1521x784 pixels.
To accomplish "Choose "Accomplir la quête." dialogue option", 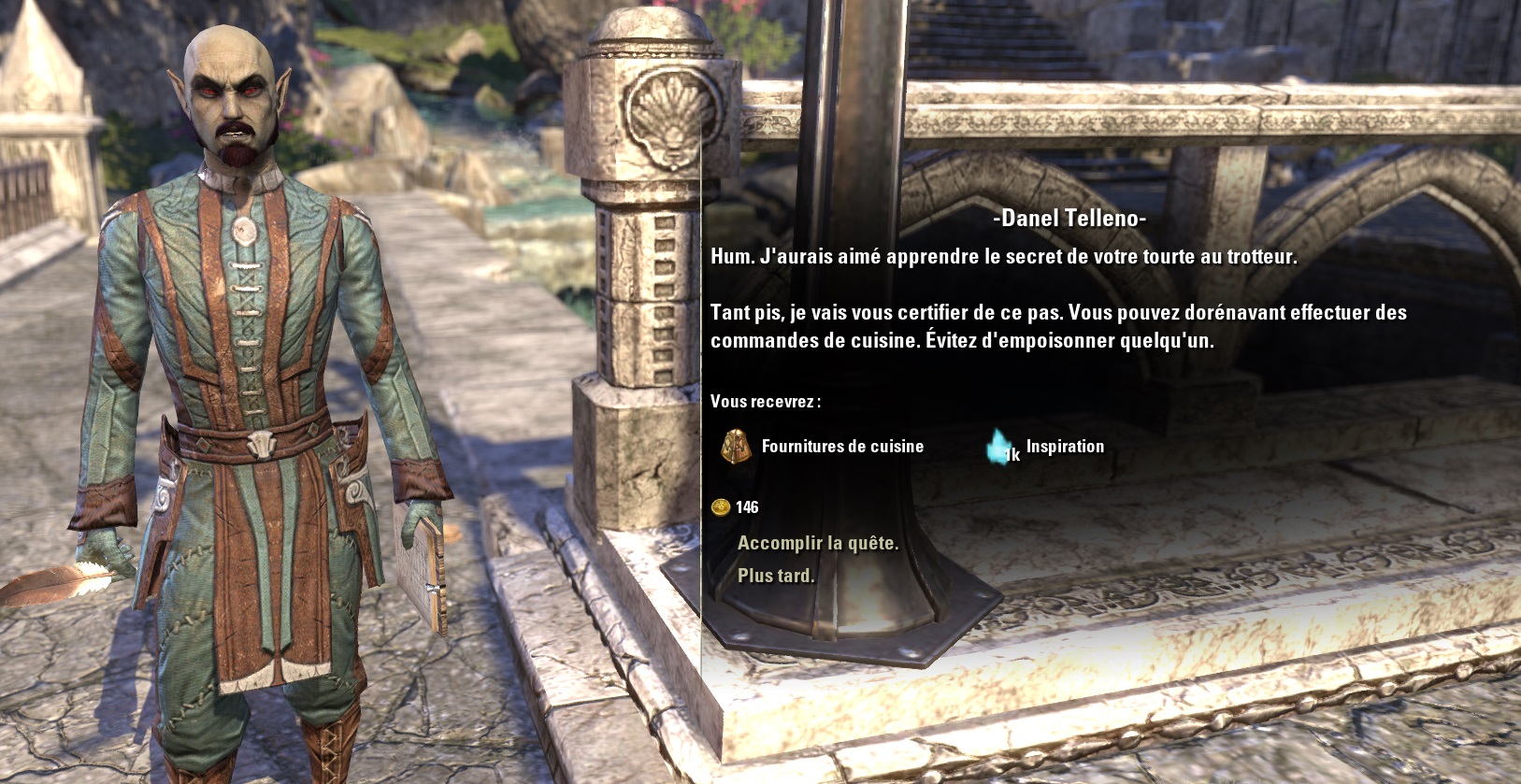I will pos(817,543).
